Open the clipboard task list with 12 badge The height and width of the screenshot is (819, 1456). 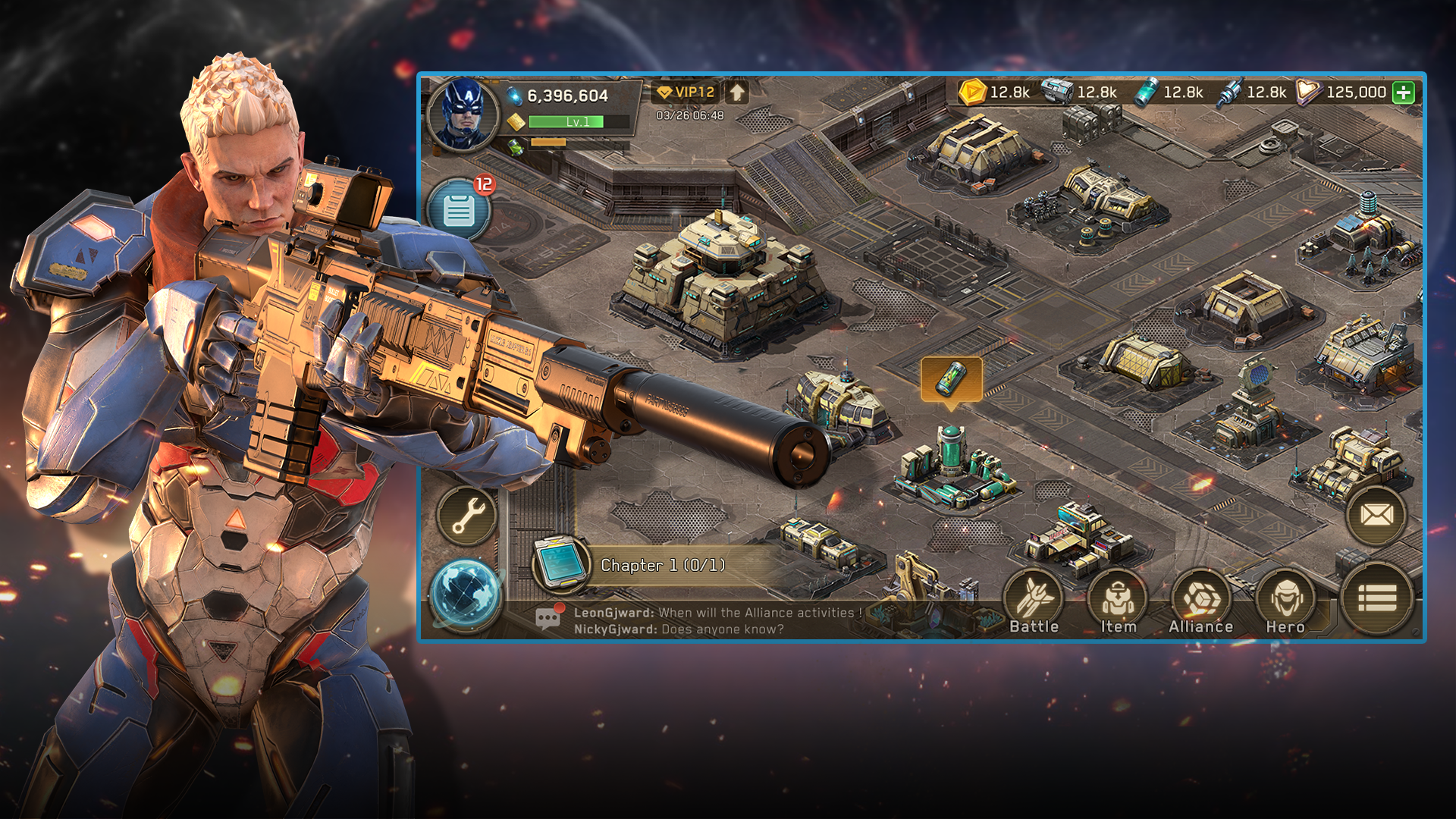pyautogui.click(x=460, y=210)
